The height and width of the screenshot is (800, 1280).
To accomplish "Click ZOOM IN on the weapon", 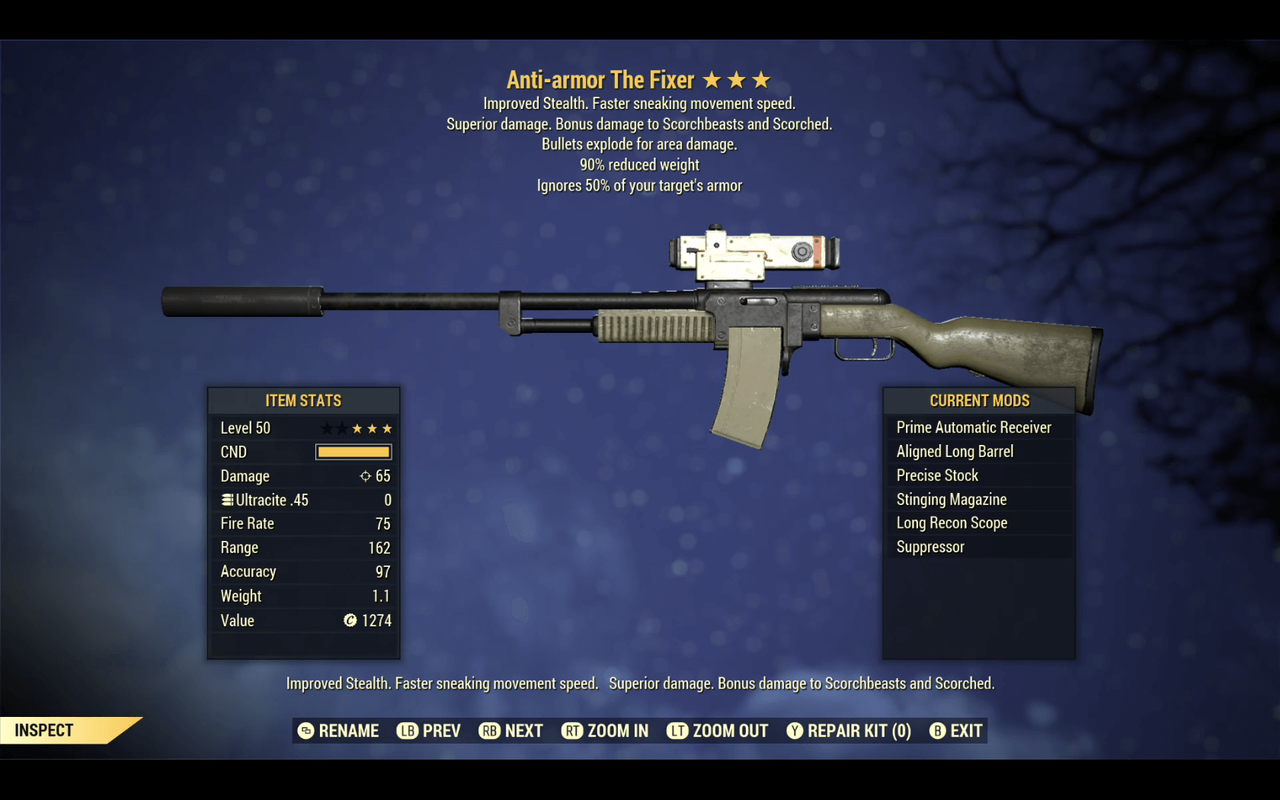I will pos(605,731).
